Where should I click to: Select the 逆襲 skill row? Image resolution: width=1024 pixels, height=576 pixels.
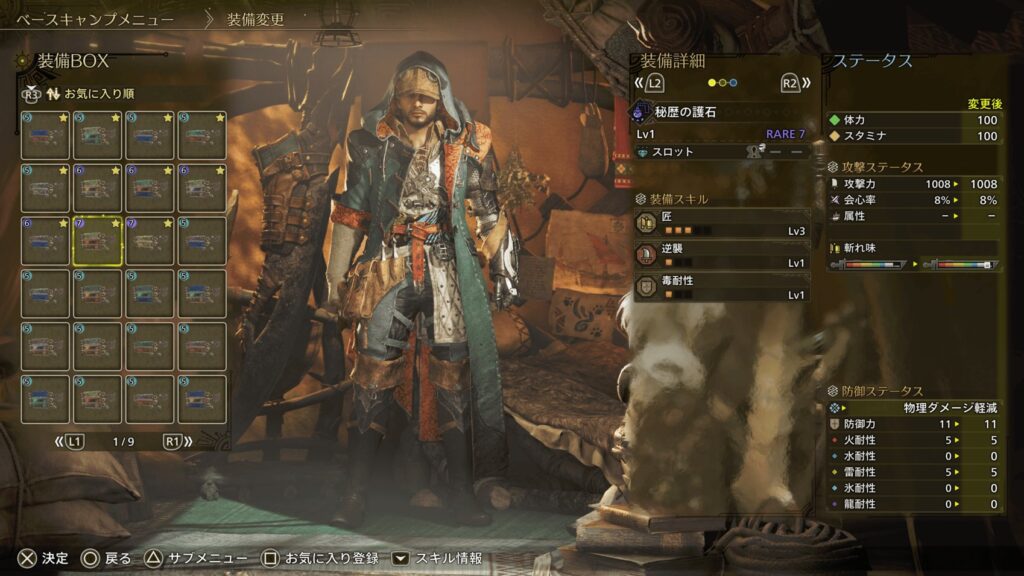pyautogui.click(x=722, y=255)
